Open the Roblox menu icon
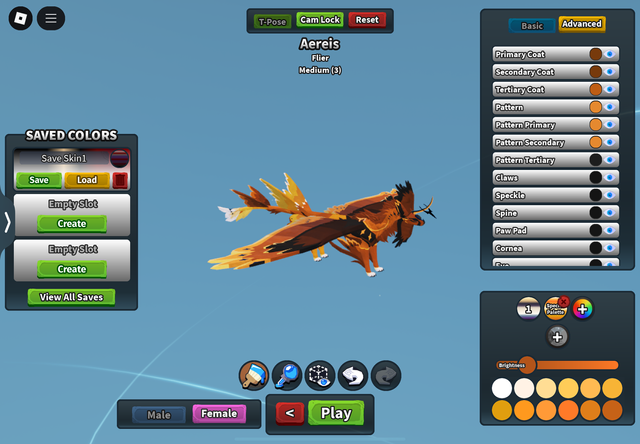 click(19, 18)
